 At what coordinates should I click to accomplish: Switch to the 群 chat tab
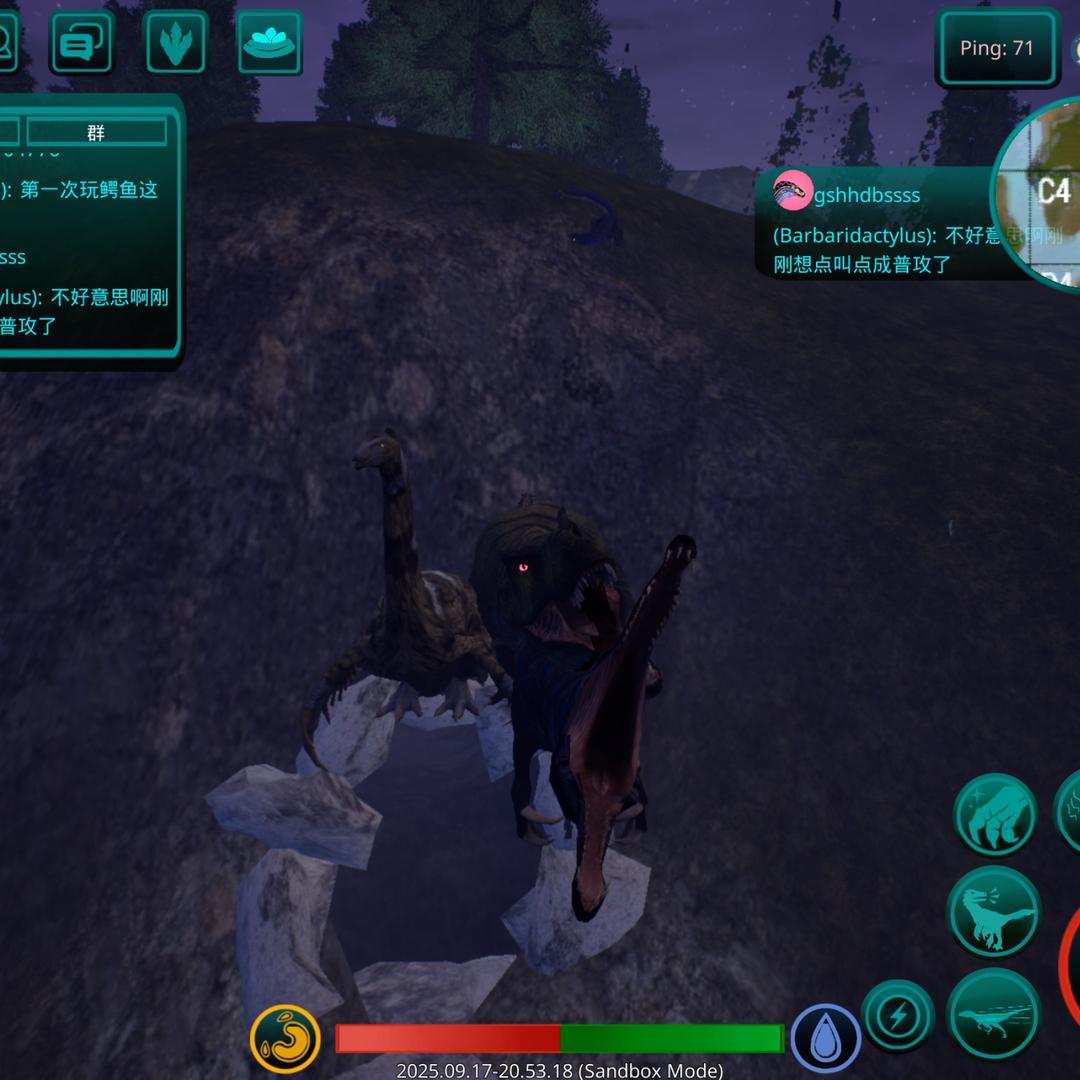pyautogui.click(x=96, y=132)
